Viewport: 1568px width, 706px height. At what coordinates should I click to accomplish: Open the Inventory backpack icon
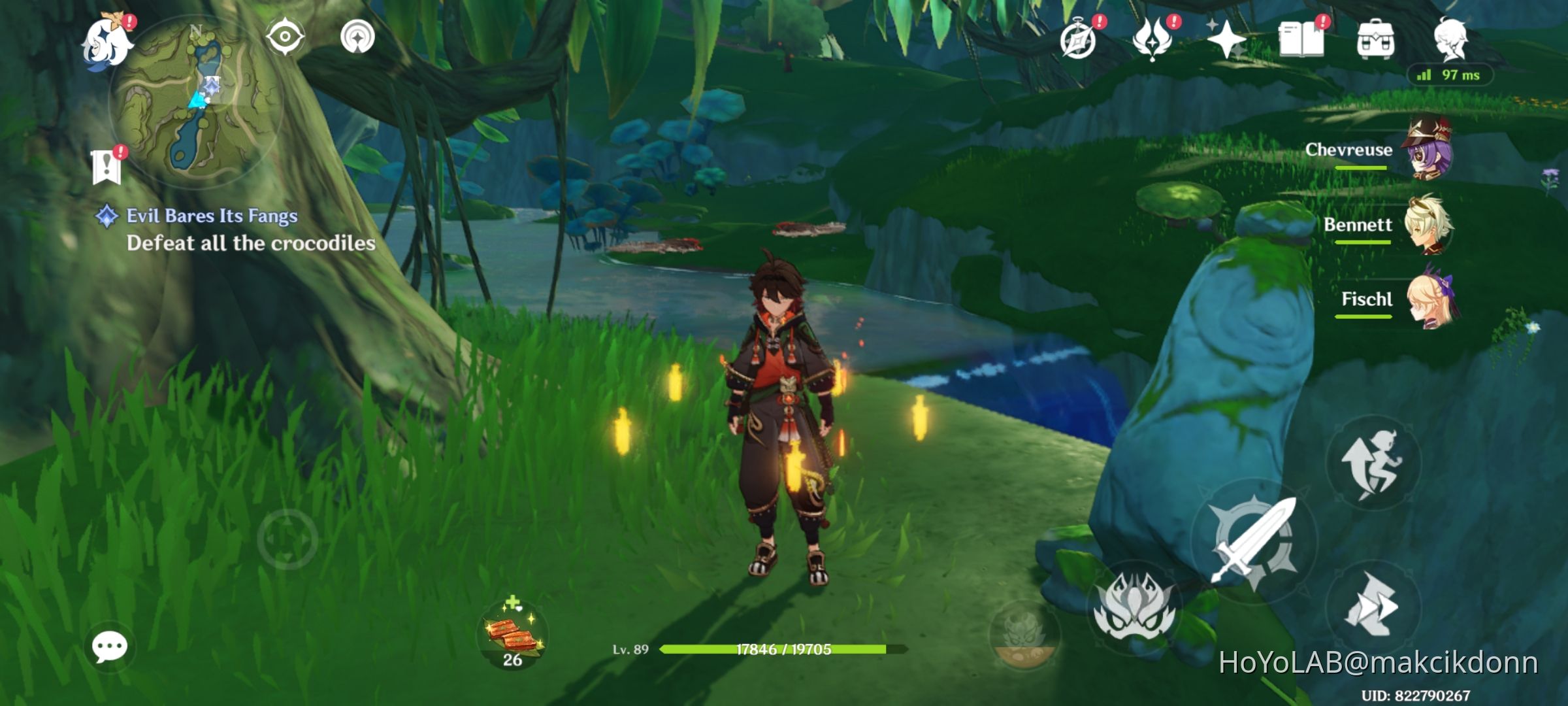(x=1376, y=39)
